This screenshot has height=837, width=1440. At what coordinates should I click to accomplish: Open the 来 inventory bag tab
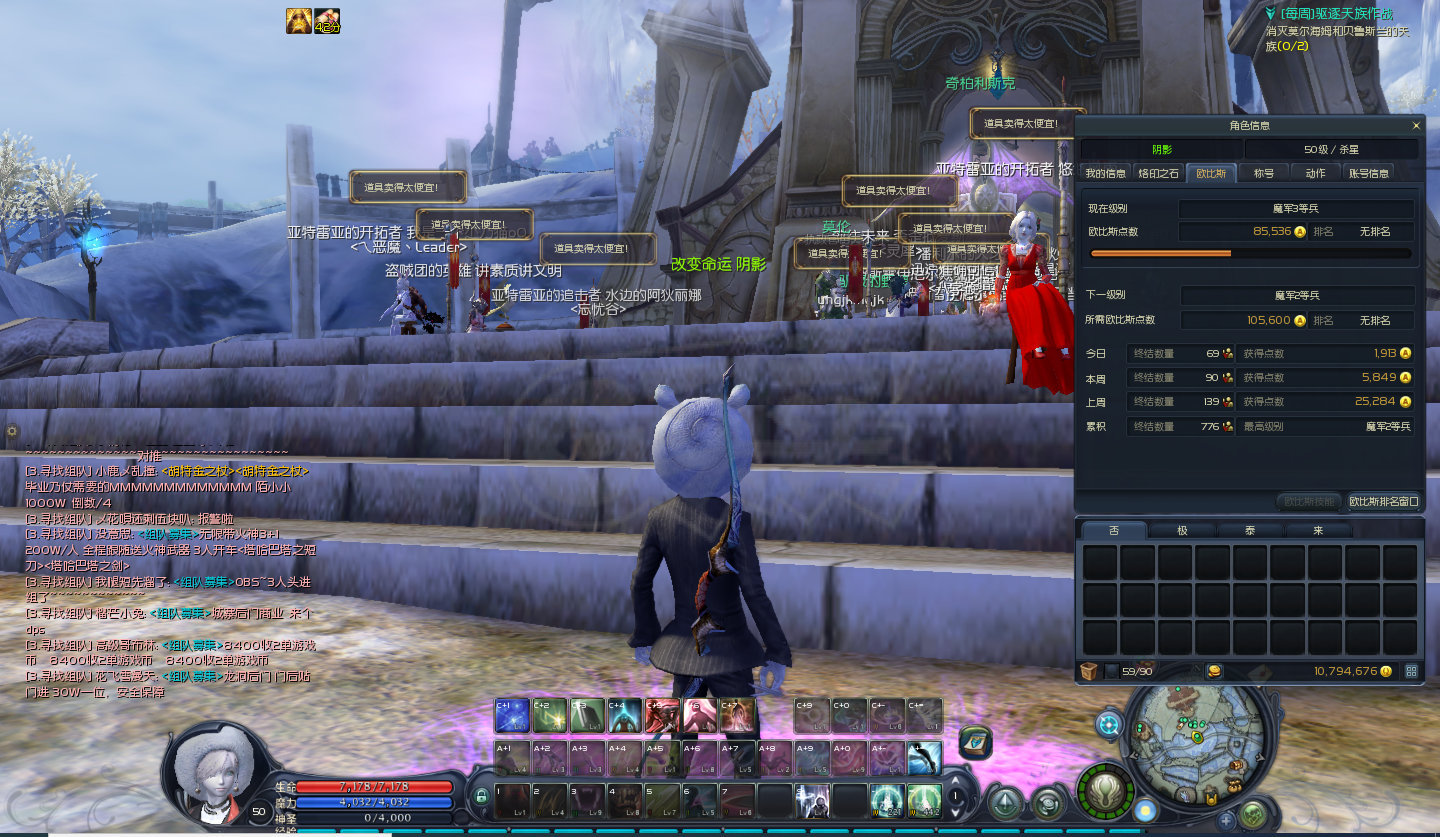click(1318, 530)
